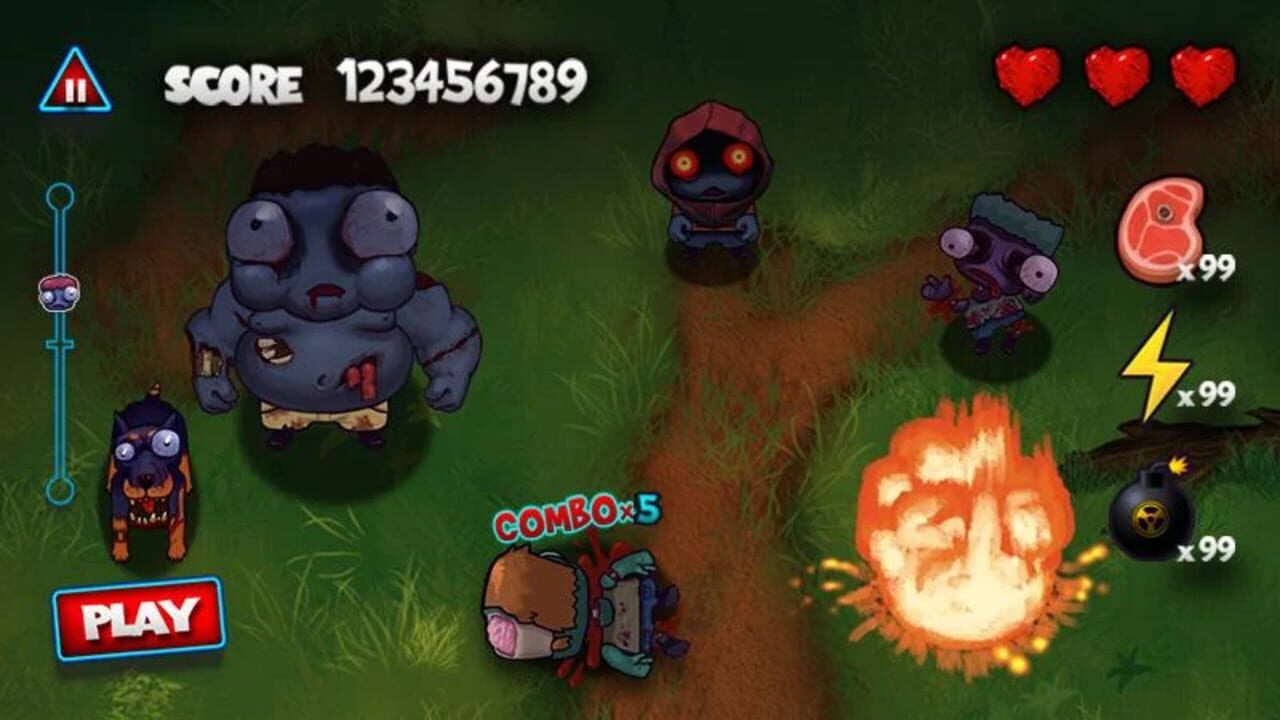Viewport: 1280px width, 720px height.
Task: Tap the SCORE label text
Action: pos(235,83)
